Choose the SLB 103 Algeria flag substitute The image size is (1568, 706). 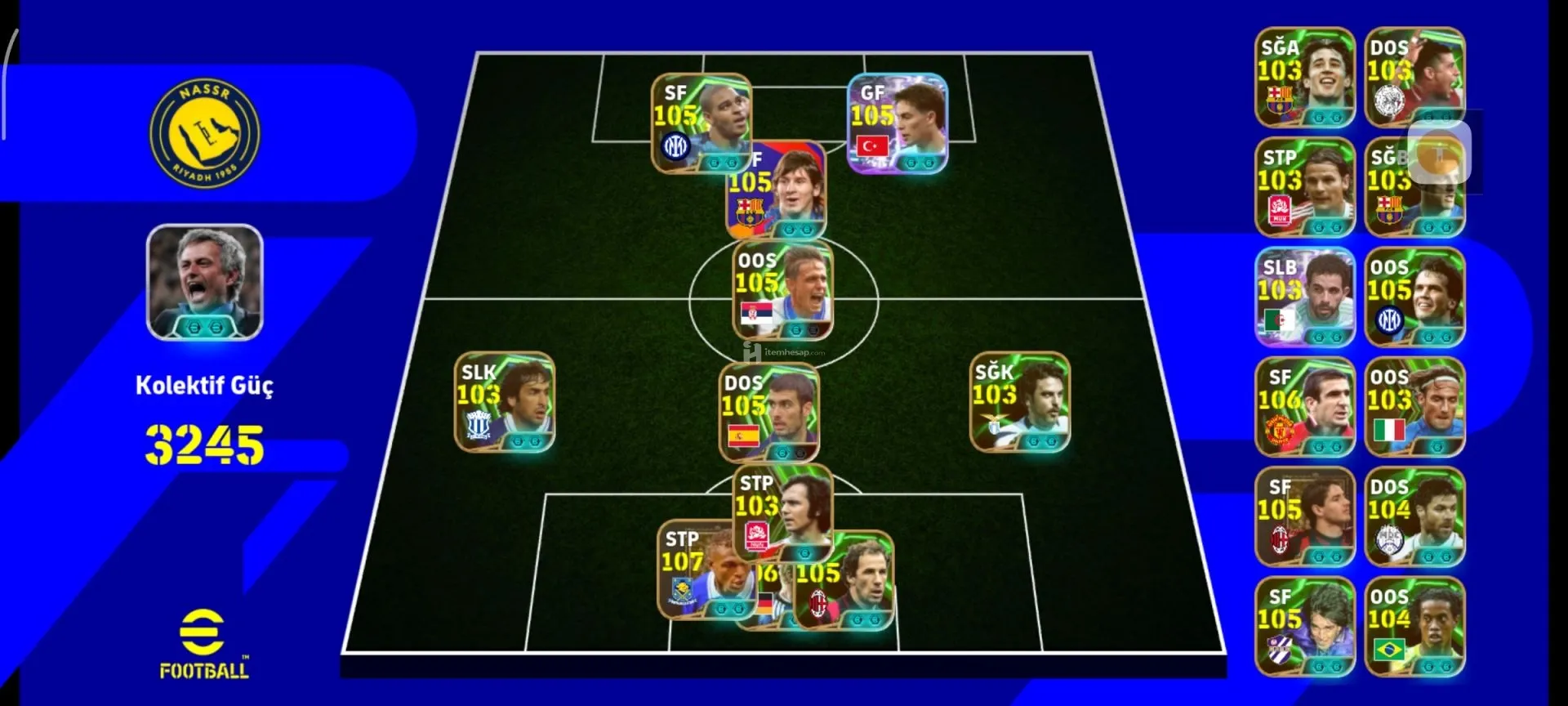point(1304,297)
